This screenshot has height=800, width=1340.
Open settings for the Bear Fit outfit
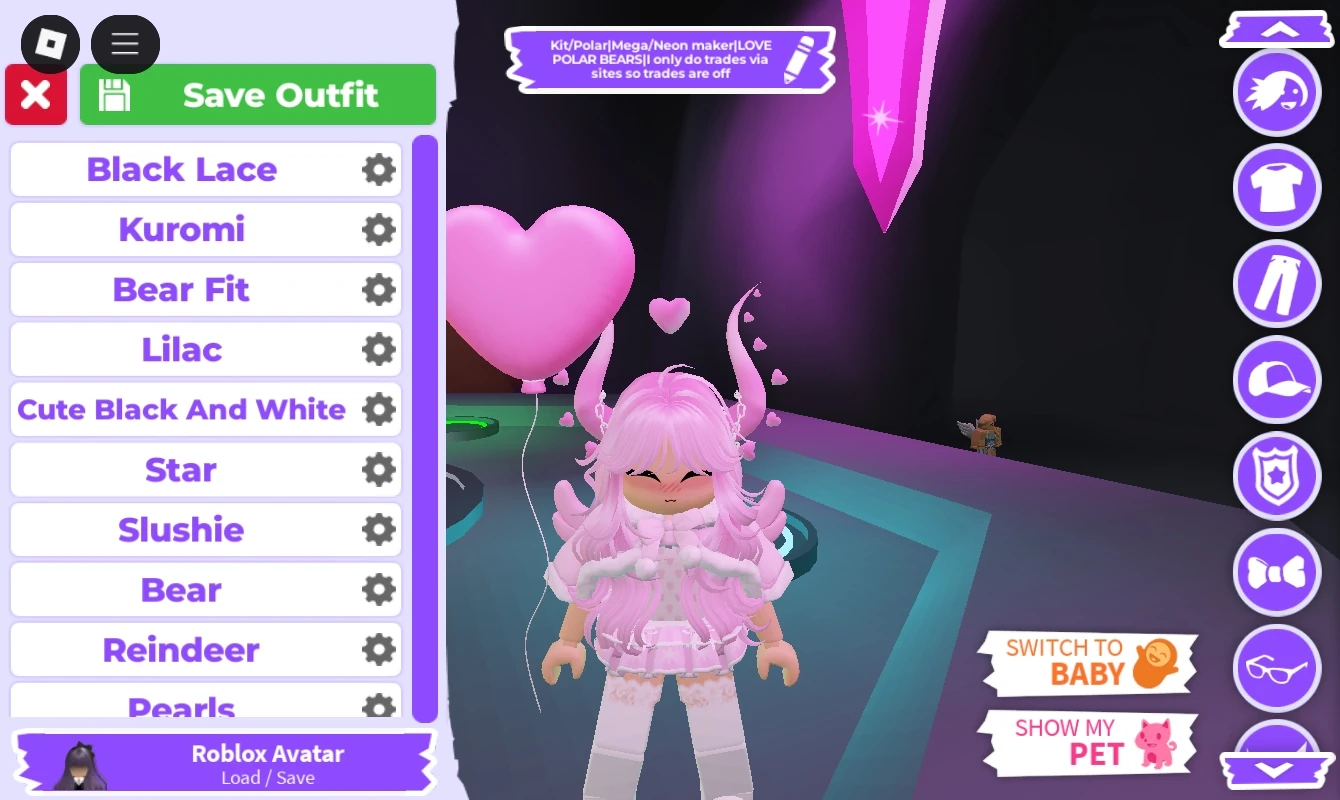tap(377, 289)
